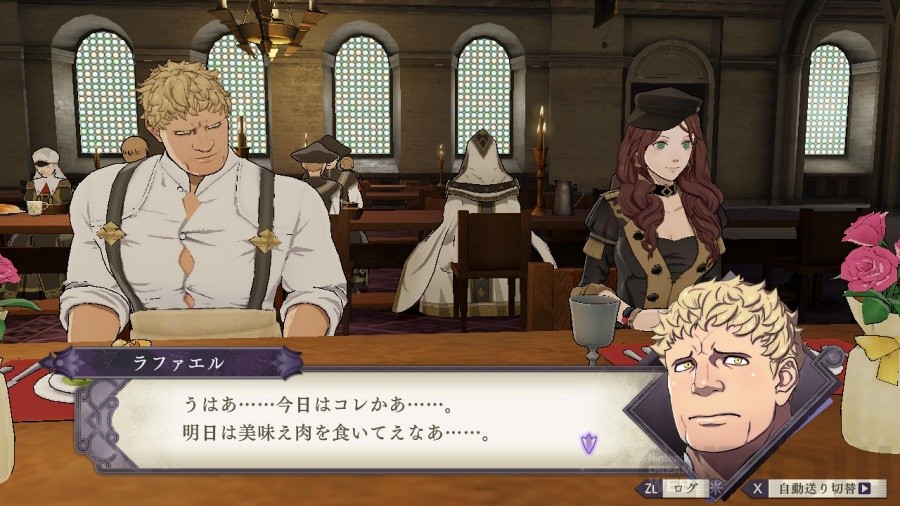Click the purple continue arrow in dialogue box

(x=589, y=442)
